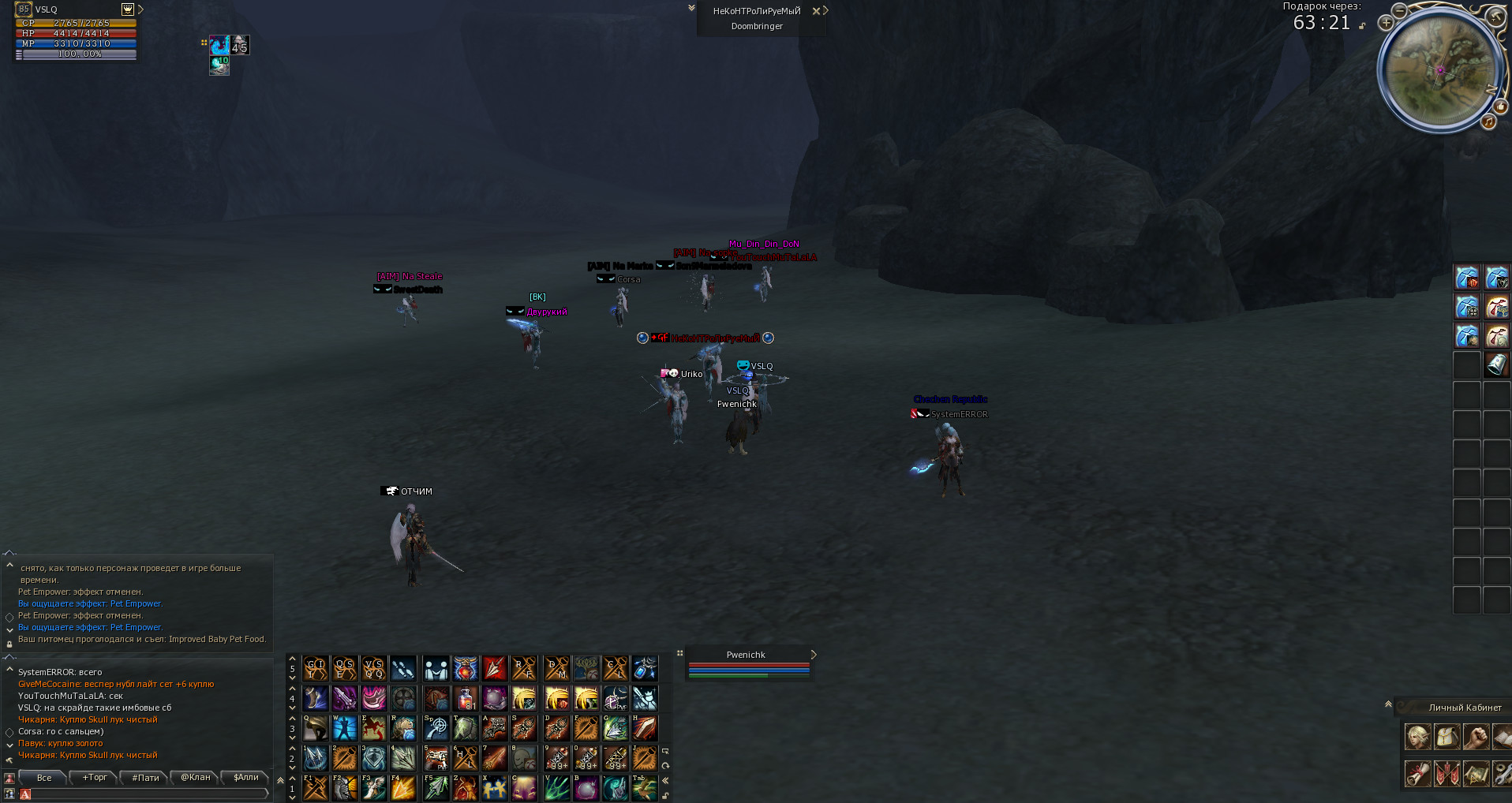Activate the handshake icon on the hotbar
Image resolution: width=1512 pixels, height=803 pixels.
436,669
